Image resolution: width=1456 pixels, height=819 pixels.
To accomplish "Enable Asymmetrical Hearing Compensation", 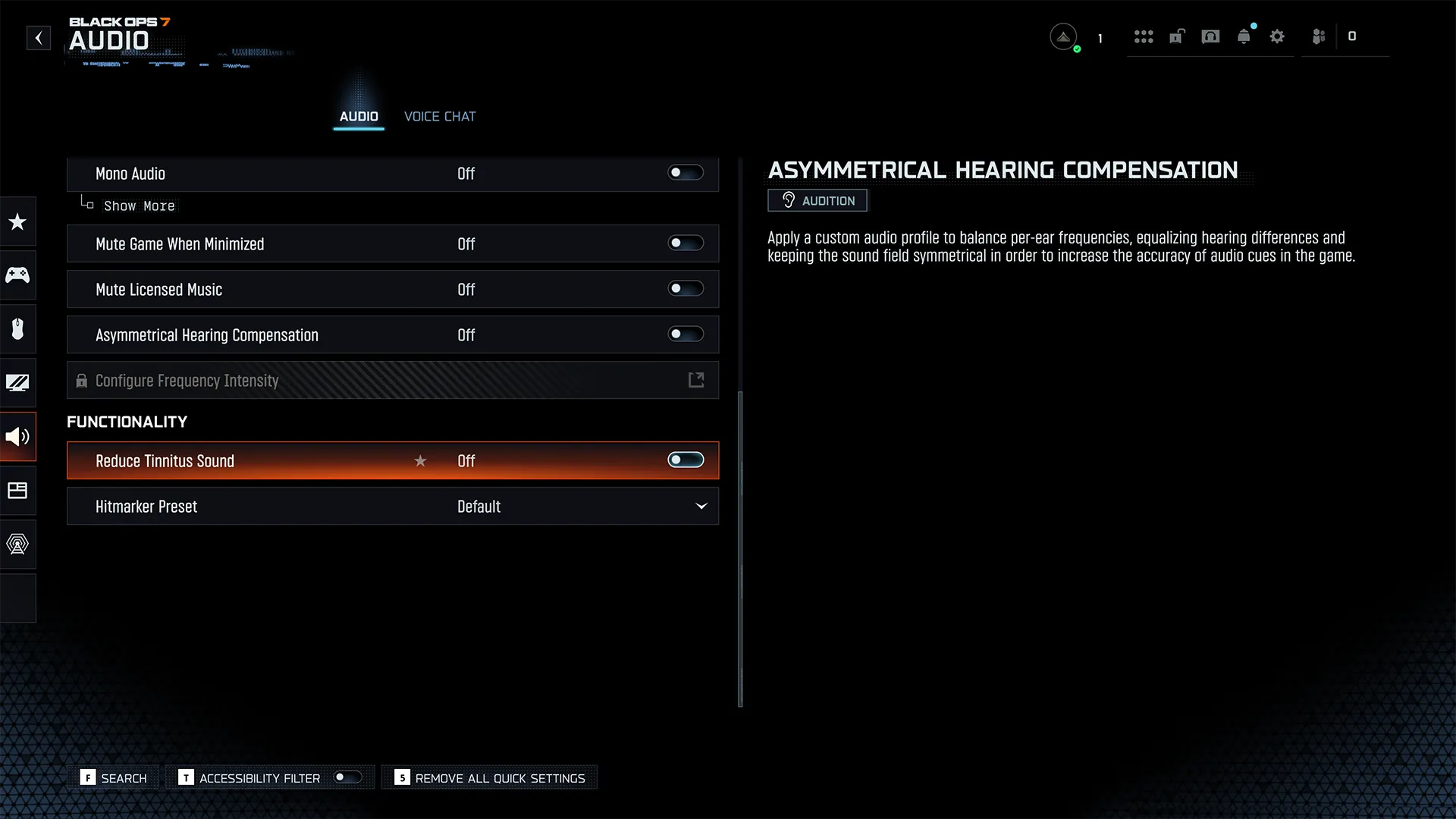I will 685,334.
